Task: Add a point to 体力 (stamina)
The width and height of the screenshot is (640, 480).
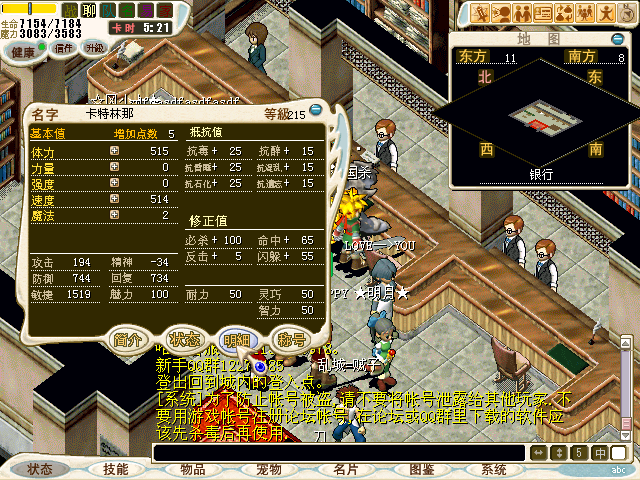Action: tap(114, 150)
